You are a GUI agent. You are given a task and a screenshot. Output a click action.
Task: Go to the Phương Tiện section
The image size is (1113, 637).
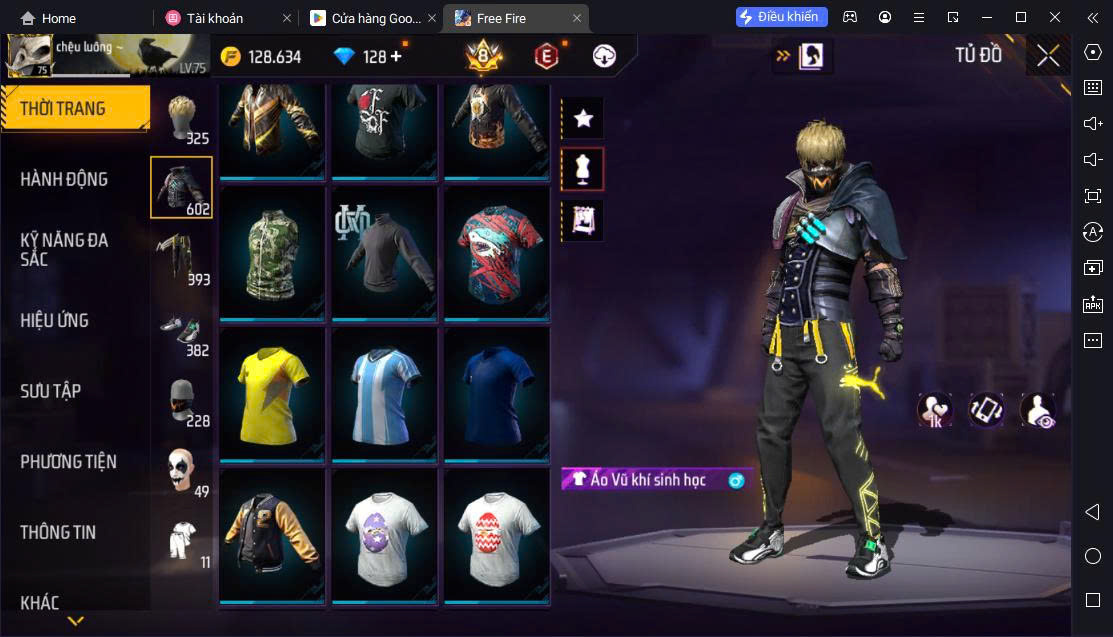tap(68, 462)
